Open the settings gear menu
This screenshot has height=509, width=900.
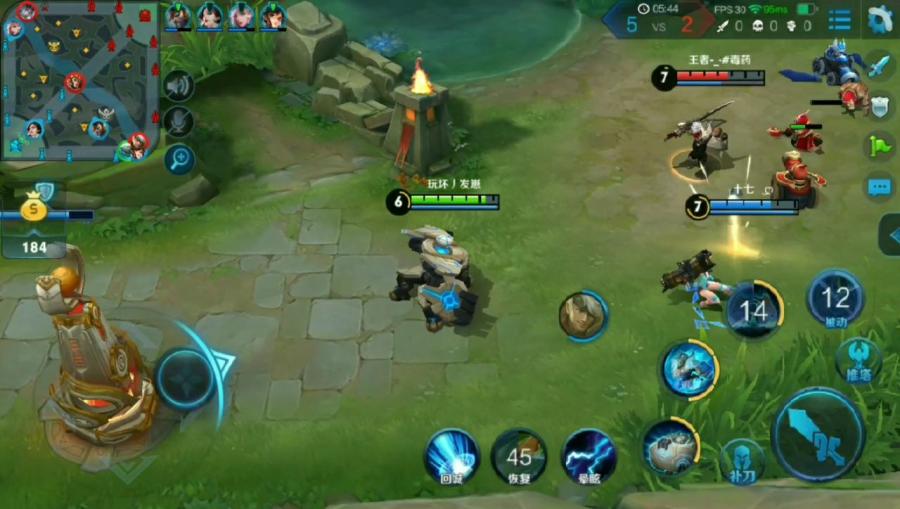pyautogui.click(x=880, y=19)
